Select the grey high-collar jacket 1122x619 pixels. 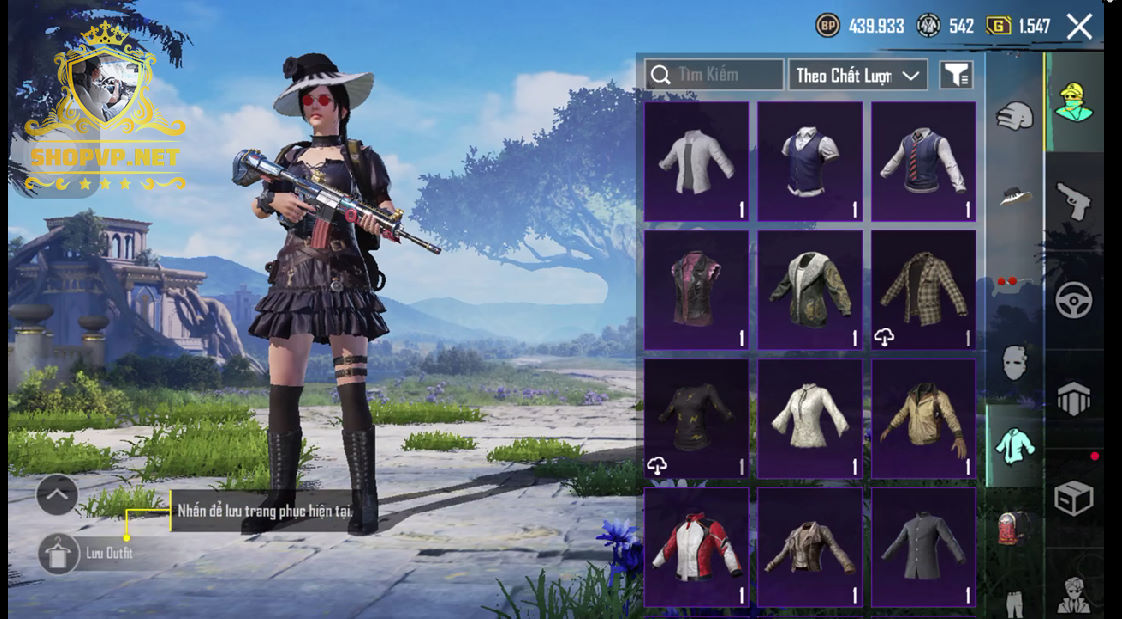[x=923, y=546]
